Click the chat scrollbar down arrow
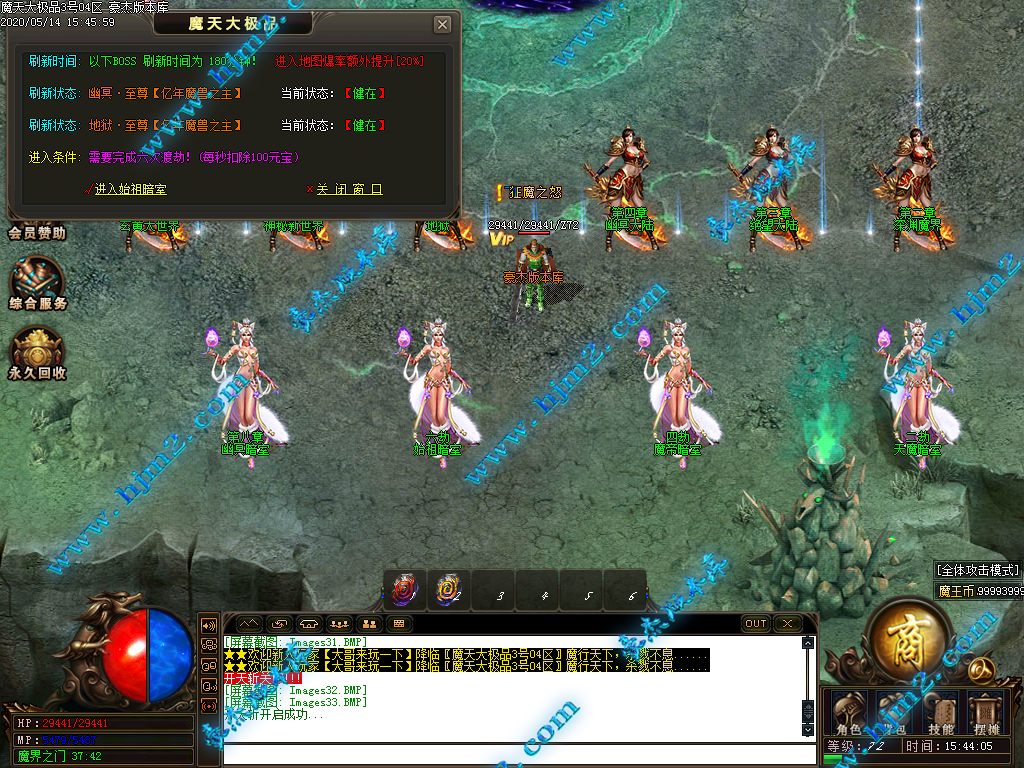 tap(808, 730)
